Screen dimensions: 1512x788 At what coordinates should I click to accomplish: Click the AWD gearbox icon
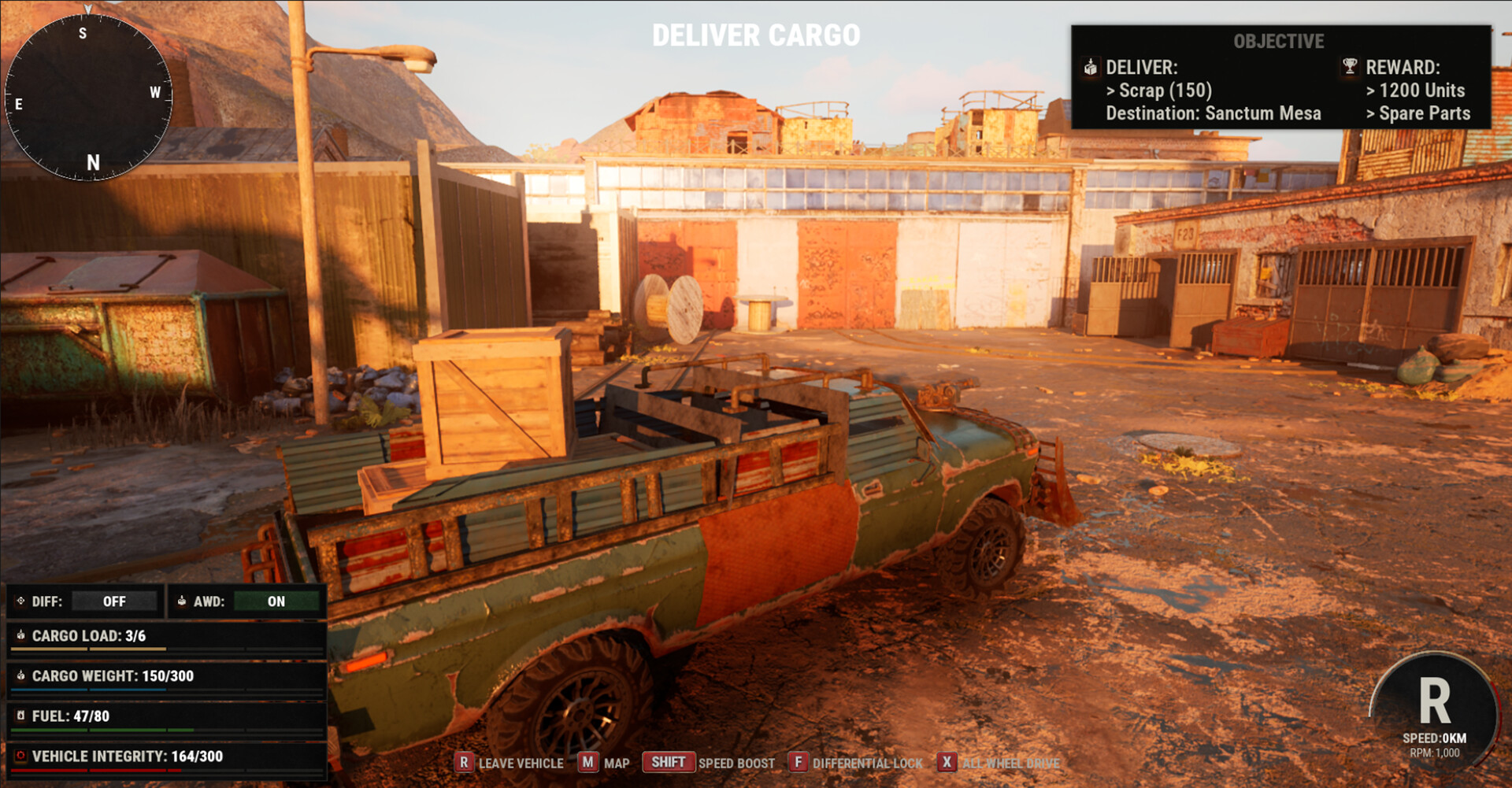pyautogui.click(x=183, y=601)
